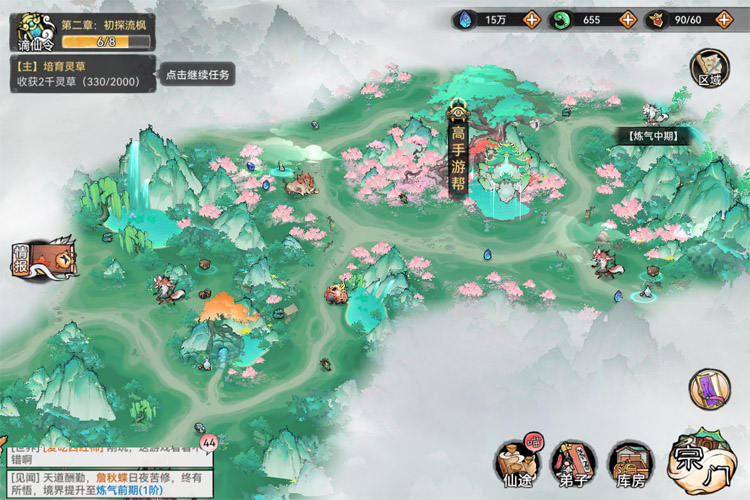Viewport: 750px width, 500px height.
Task: Add more blue spirit stones with the plus button
Action: point(531,19)
